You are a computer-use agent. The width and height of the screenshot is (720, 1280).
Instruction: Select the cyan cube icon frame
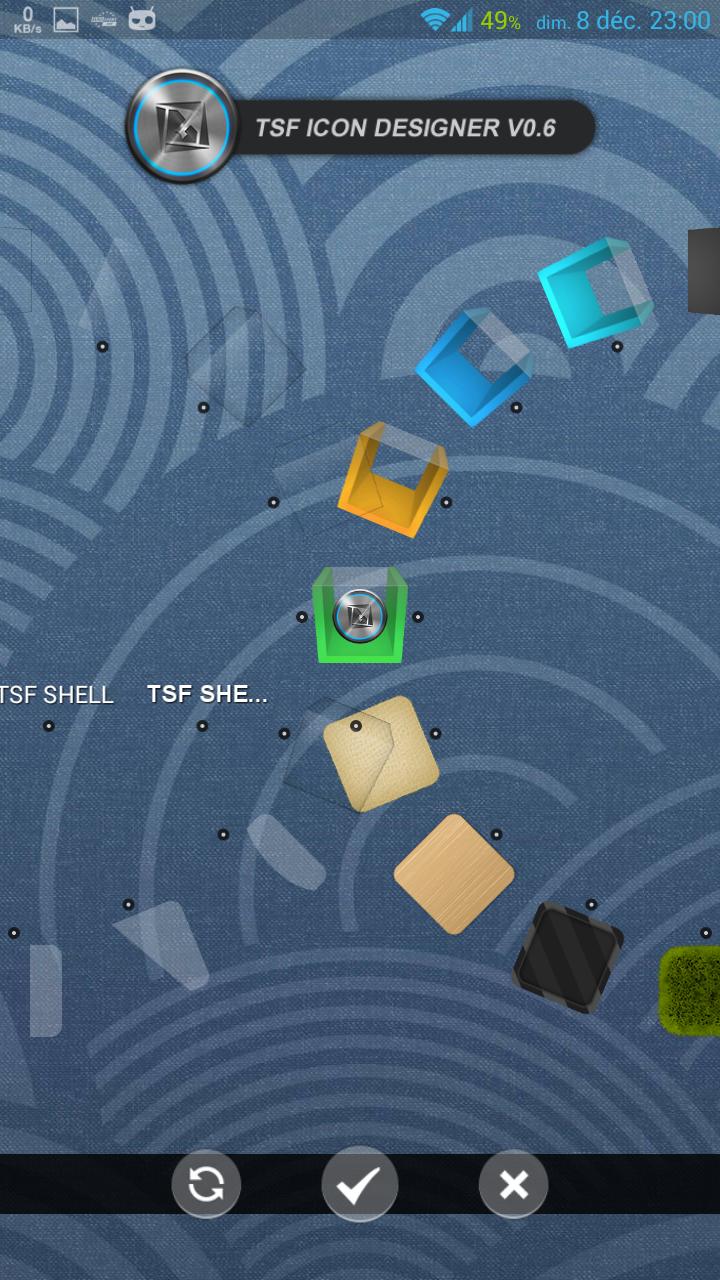pos(594,292)
